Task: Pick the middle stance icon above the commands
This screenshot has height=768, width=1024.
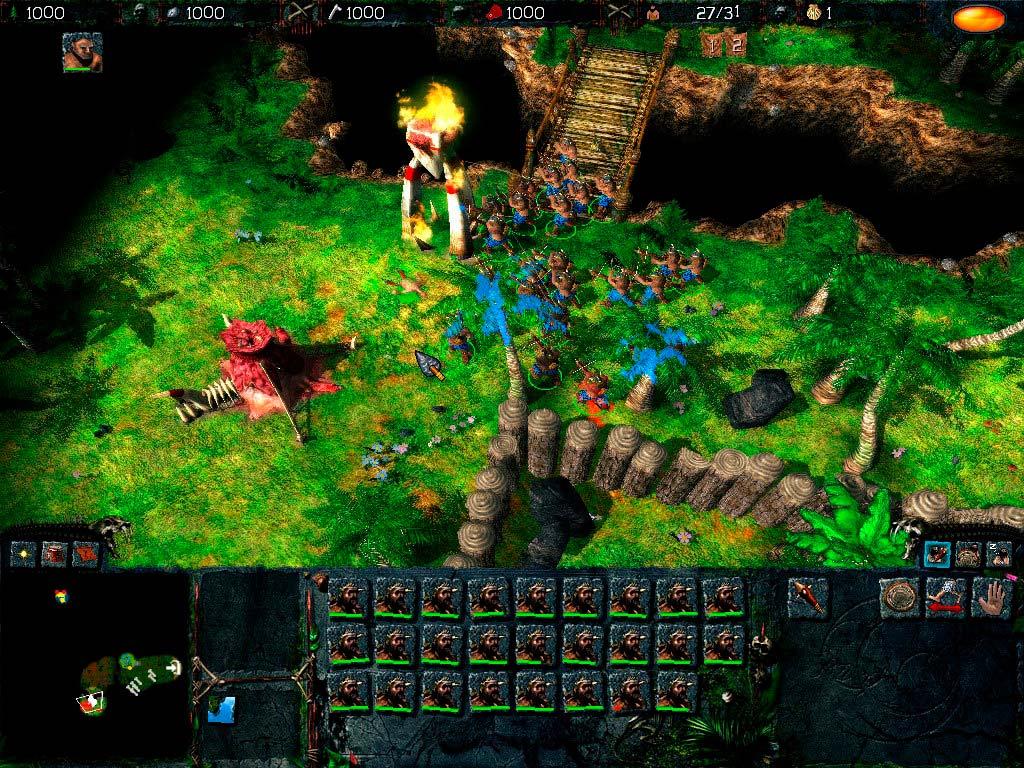Action: coord(968,554)
